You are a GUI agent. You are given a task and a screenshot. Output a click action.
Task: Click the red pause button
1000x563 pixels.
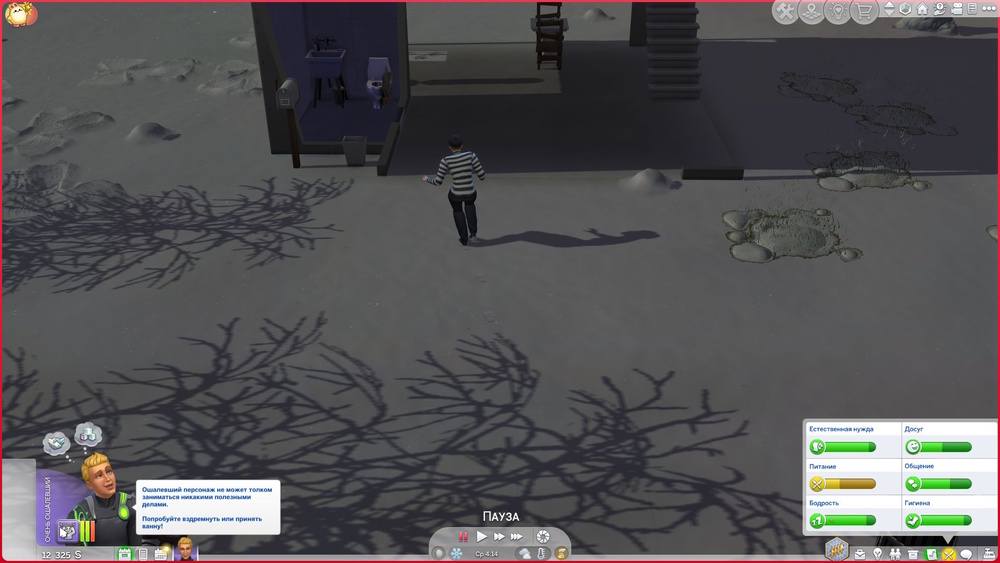point(463,537)
